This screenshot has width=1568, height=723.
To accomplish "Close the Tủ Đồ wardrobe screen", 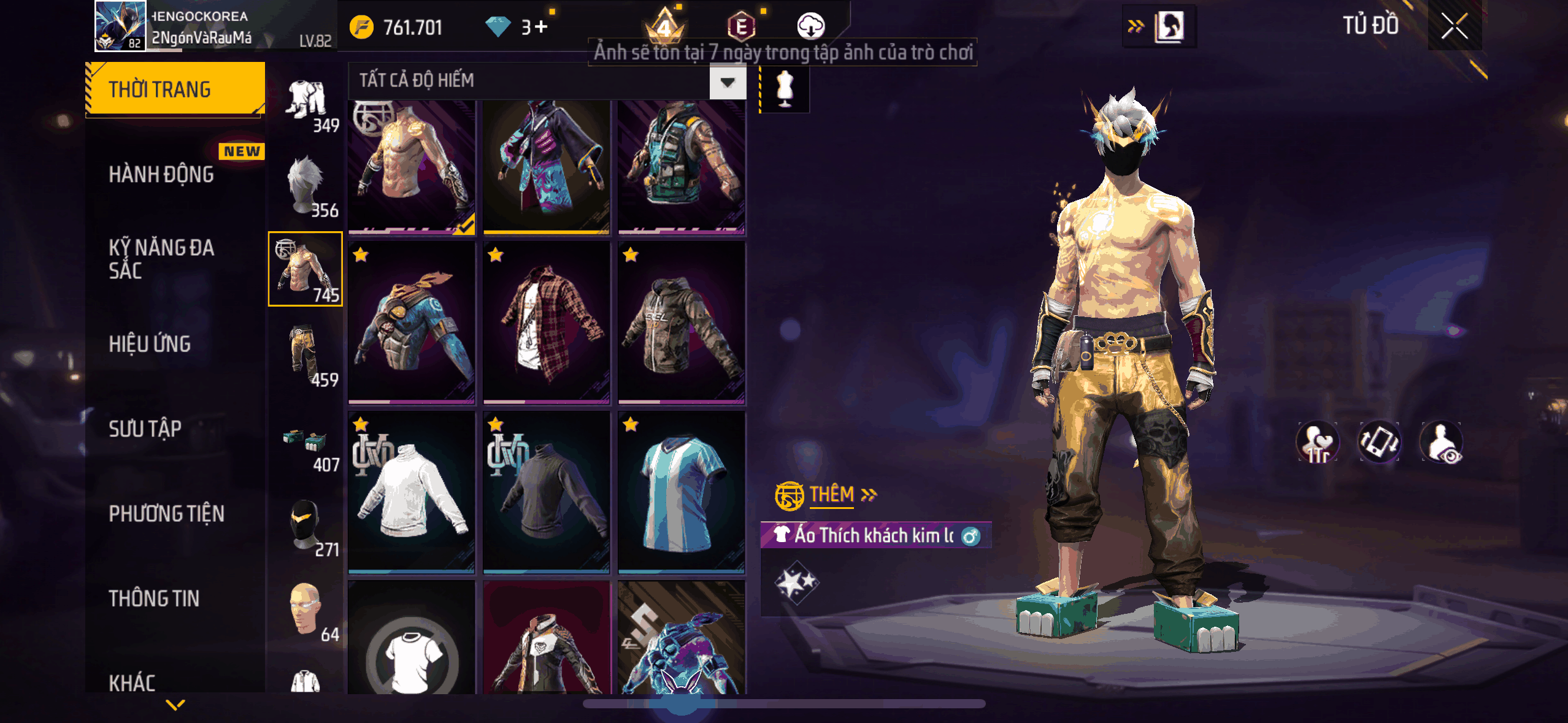I will pos(1453,27).
